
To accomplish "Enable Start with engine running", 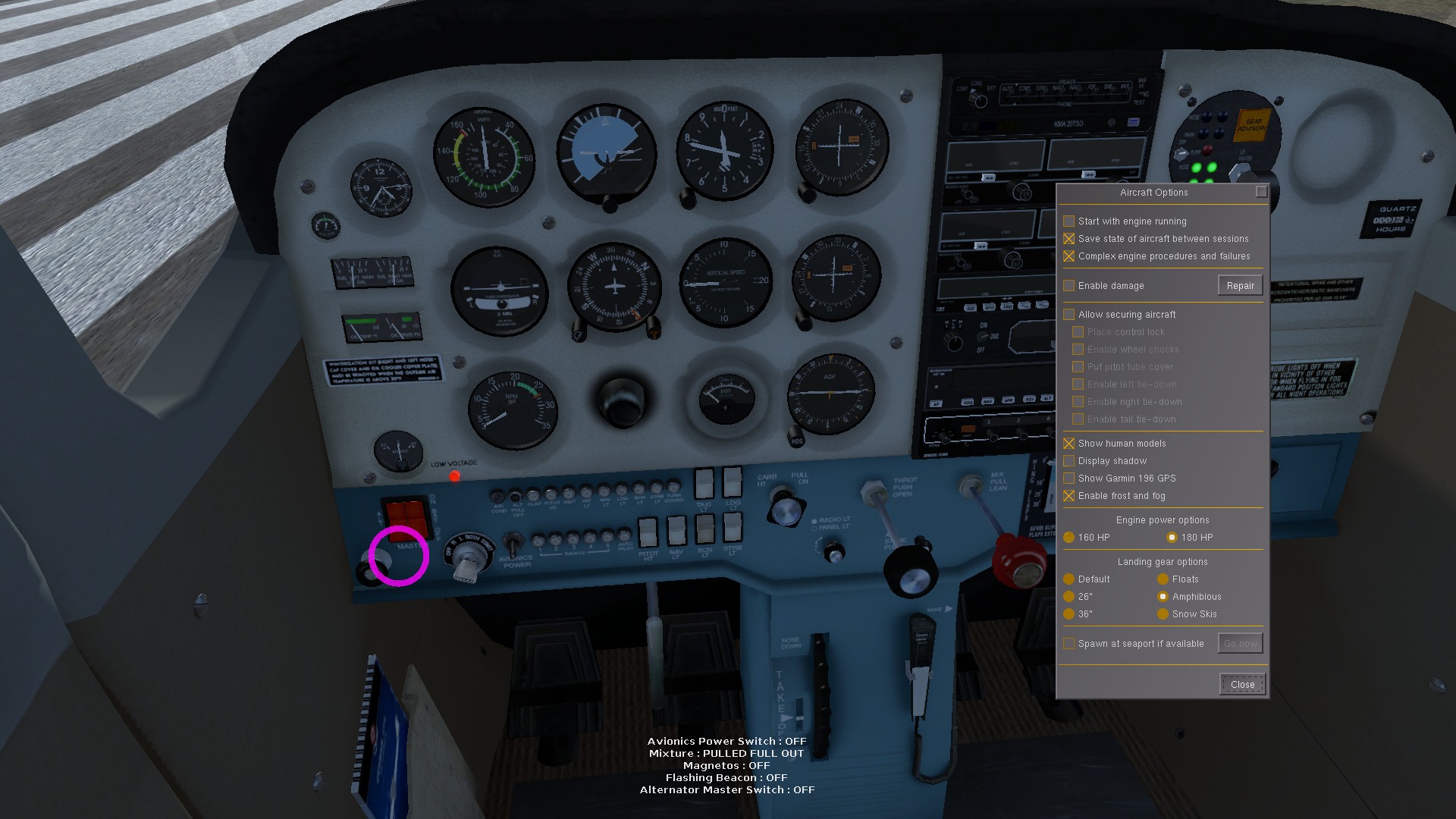I will tap(1069, 221).
